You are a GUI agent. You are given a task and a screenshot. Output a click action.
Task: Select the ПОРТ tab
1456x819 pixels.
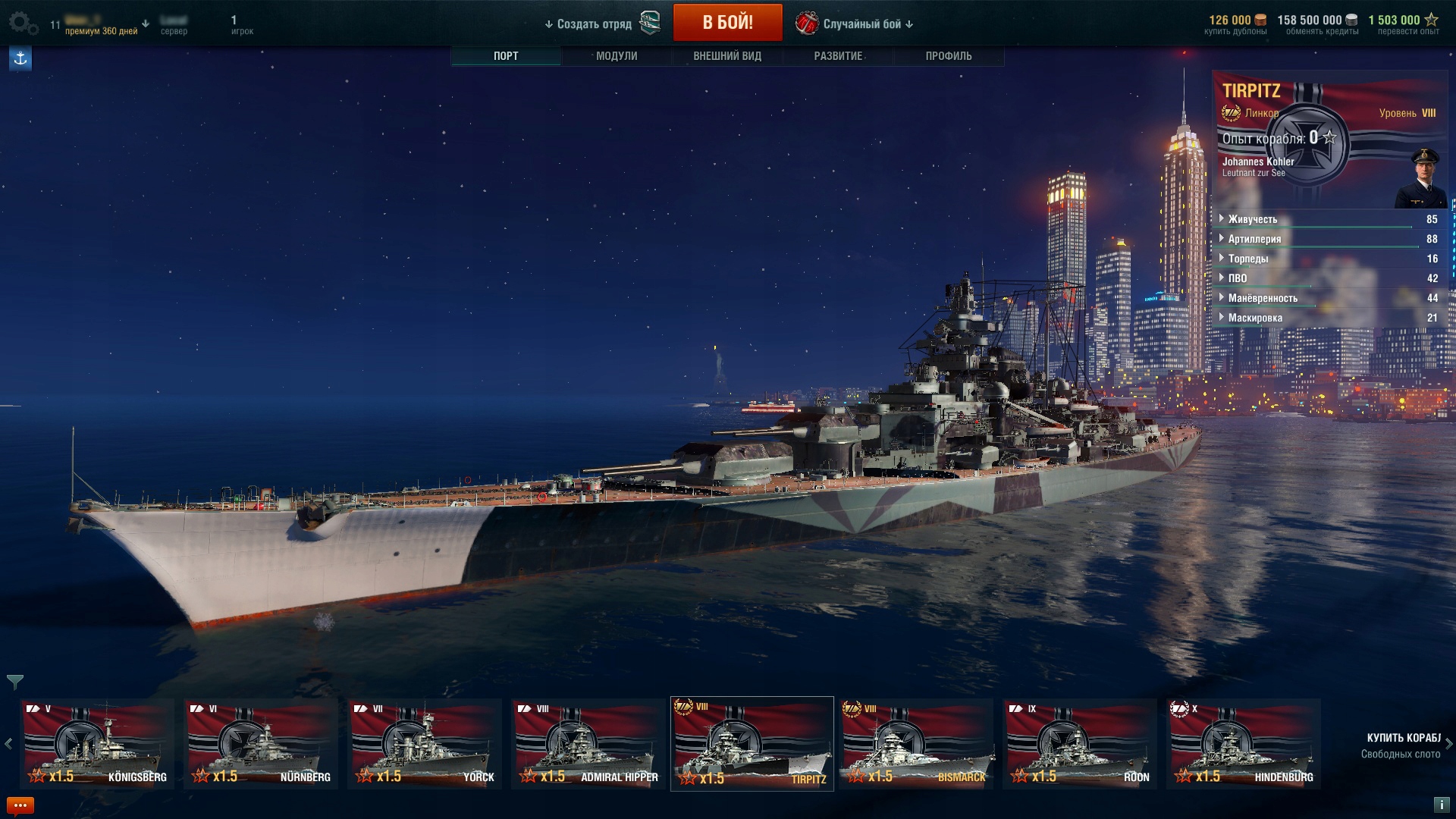506,56
